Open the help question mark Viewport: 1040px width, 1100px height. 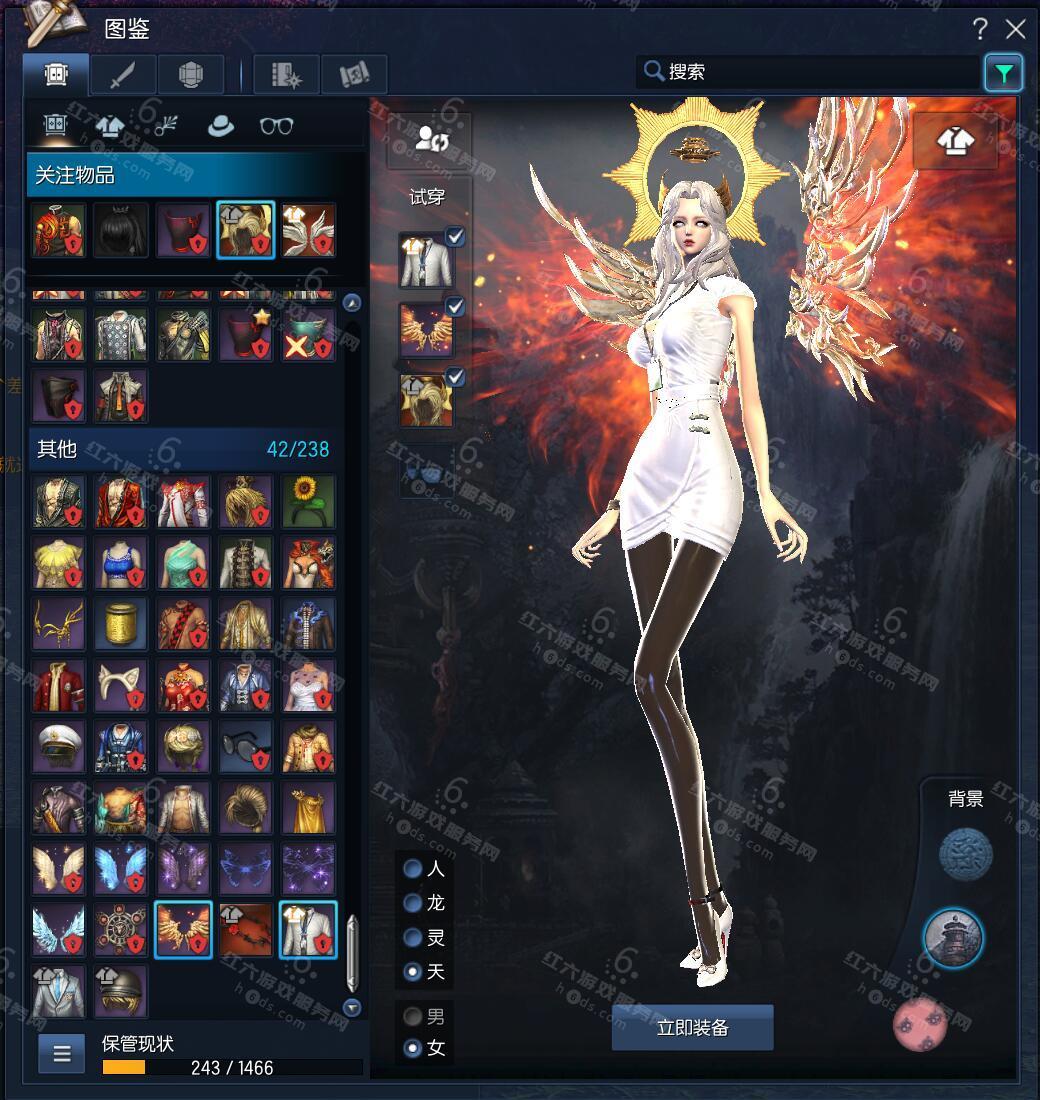[x=981, y=29]
